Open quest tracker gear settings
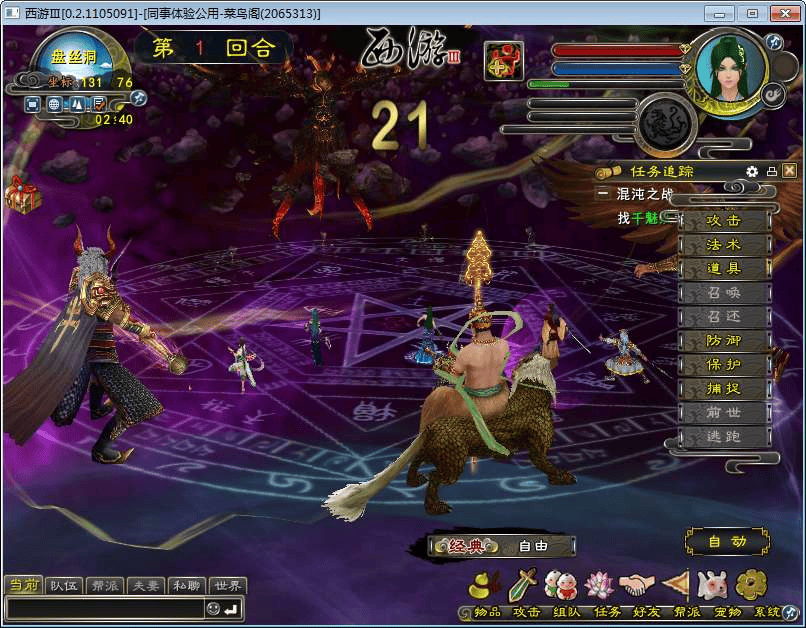This screenshot has height=628, width=806. click(752, 171)
